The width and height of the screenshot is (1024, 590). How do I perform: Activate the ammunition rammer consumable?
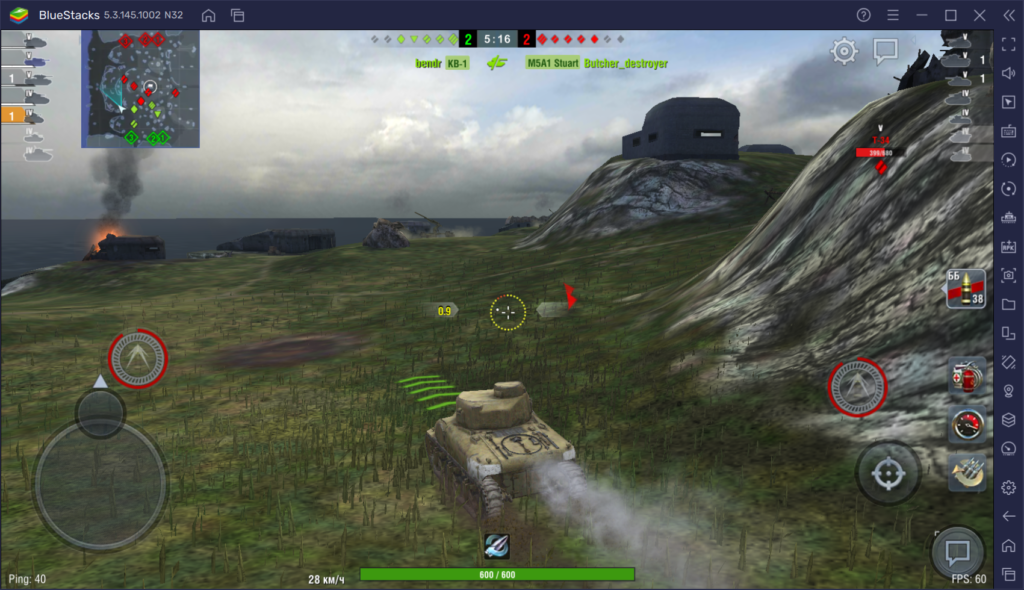[967, 472]
